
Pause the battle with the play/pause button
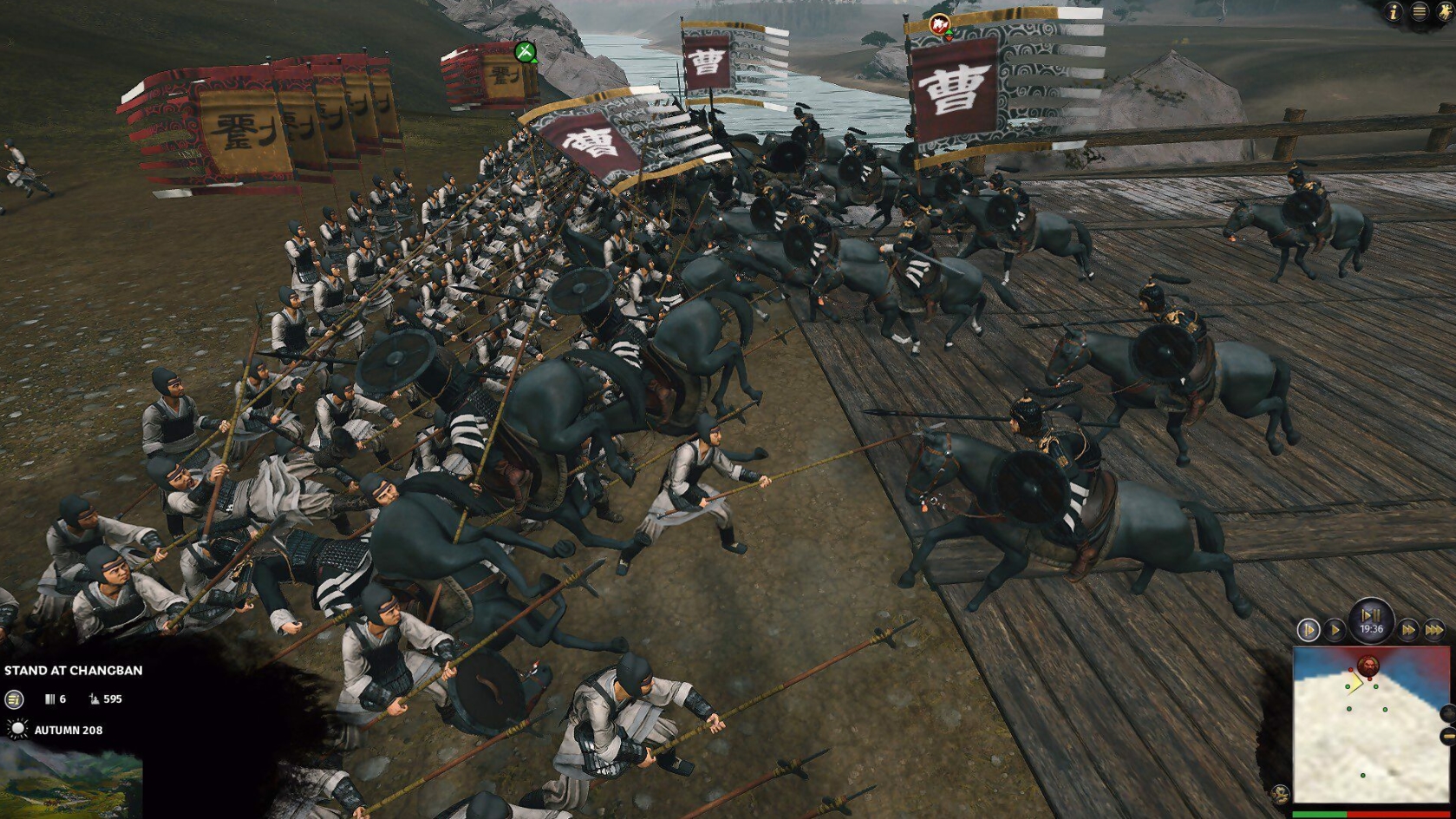[1370, 616]
